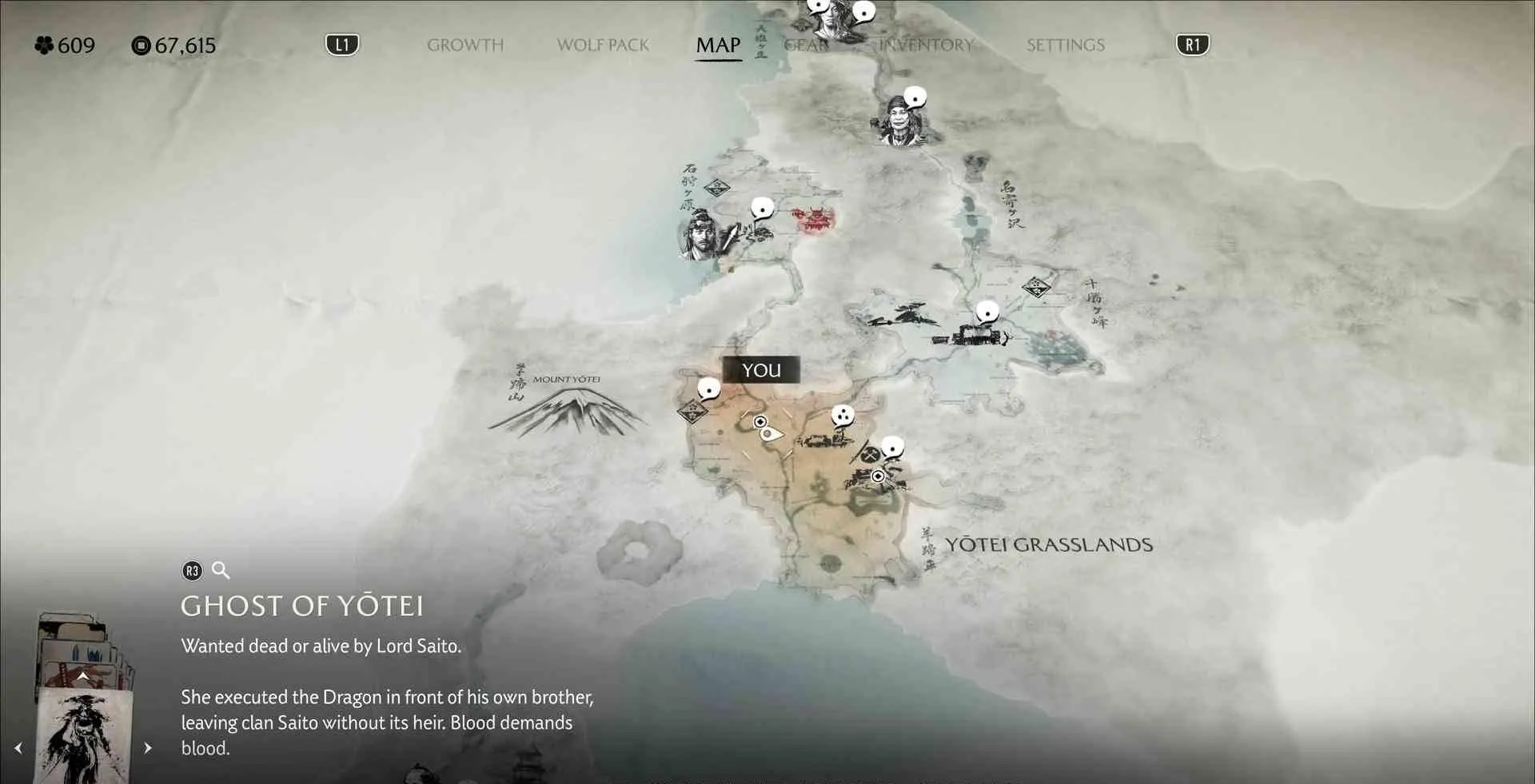Go to the Gear tab
The width and height of the screenshot is (1535, 784).
[x=806, y=45]
